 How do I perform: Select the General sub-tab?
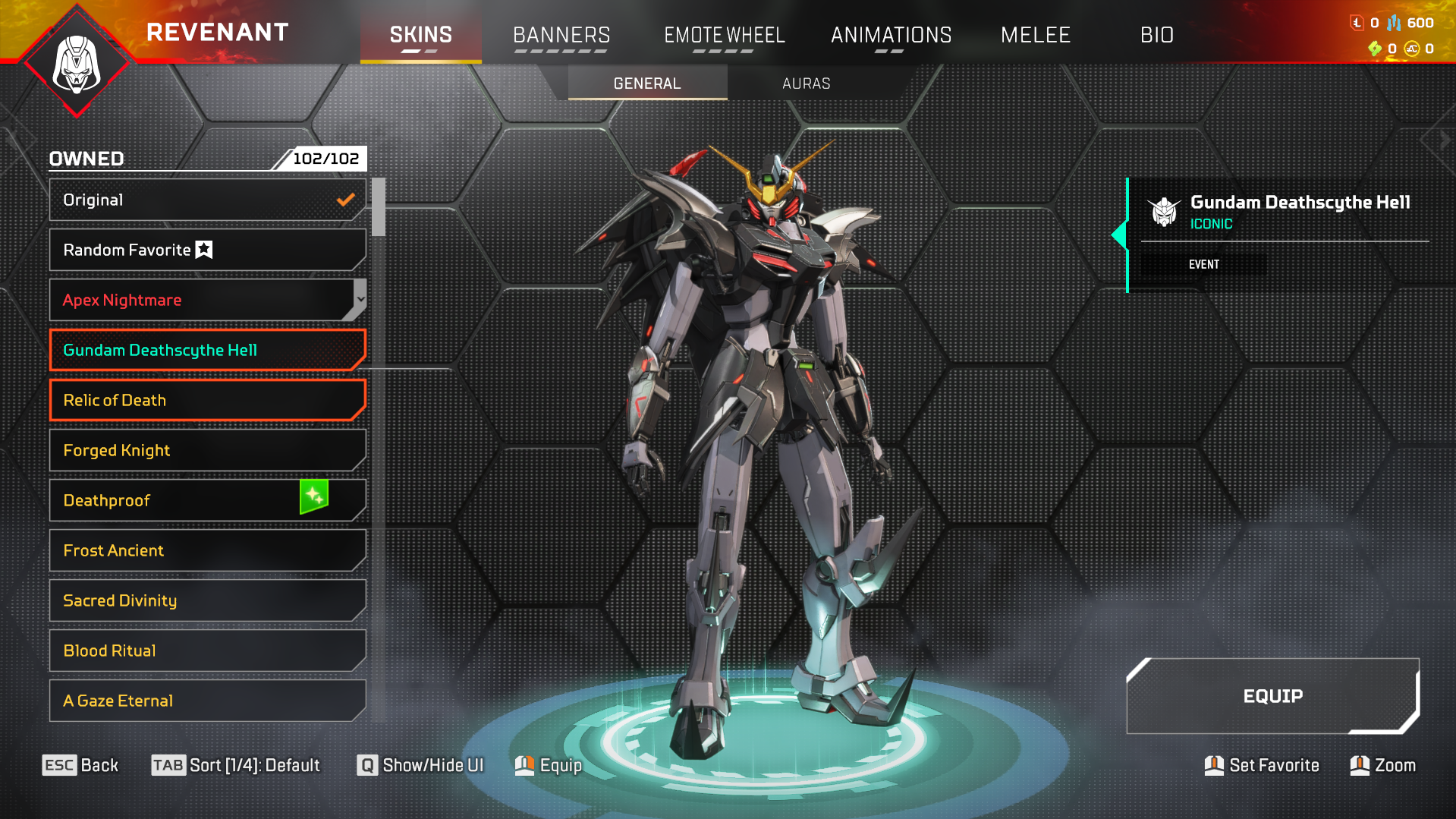(646, 83)
